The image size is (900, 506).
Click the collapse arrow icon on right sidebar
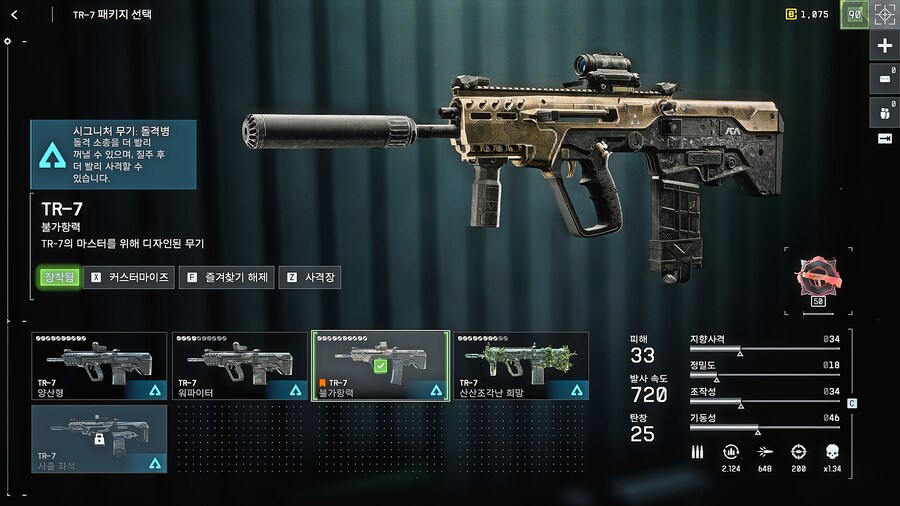click(x=884, y=138)
